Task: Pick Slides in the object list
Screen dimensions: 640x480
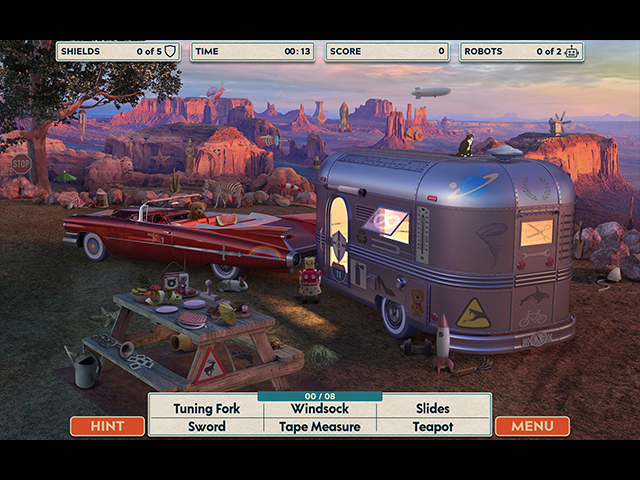Action: [433, 408]
